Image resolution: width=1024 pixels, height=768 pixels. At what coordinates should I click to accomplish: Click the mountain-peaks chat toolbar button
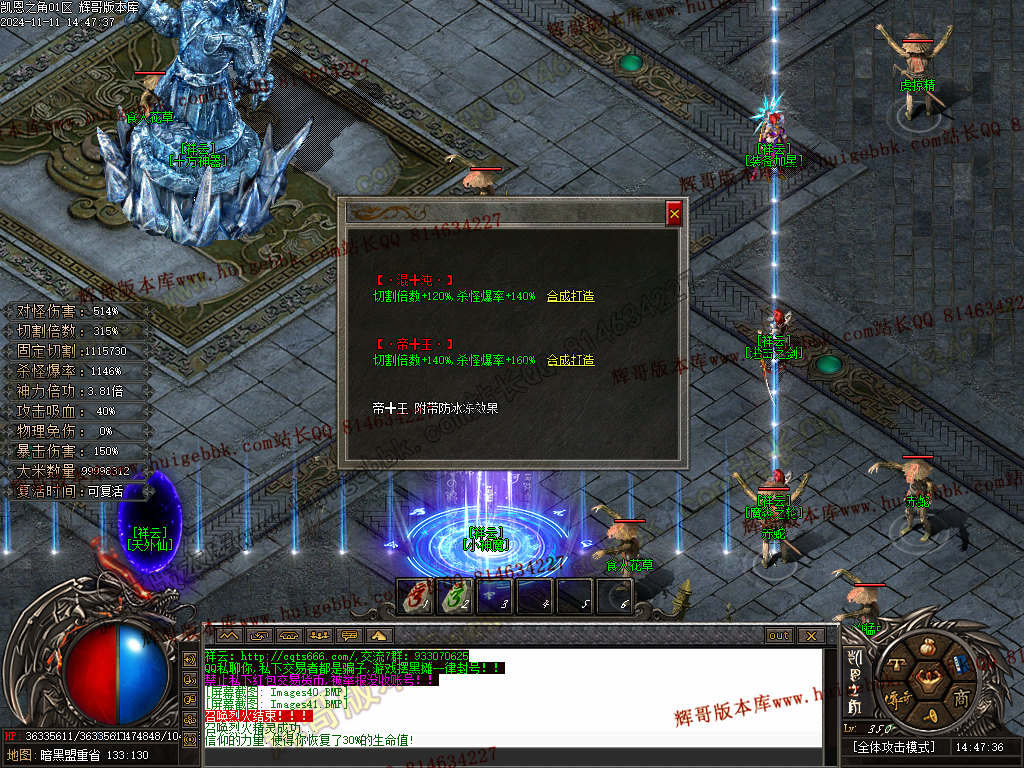pos(229,635)
